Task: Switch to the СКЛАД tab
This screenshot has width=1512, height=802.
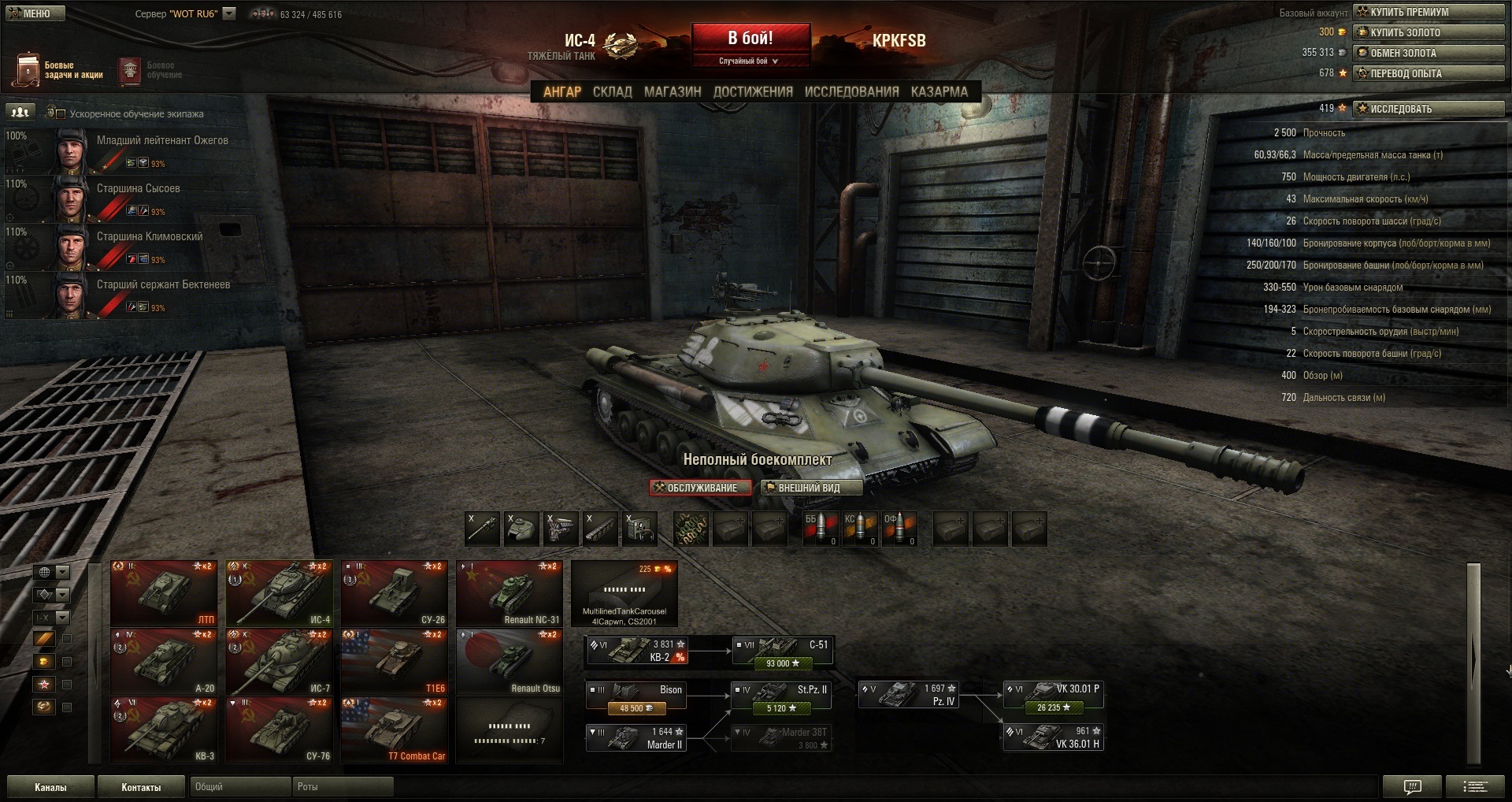Action: [x=612, y=91]
